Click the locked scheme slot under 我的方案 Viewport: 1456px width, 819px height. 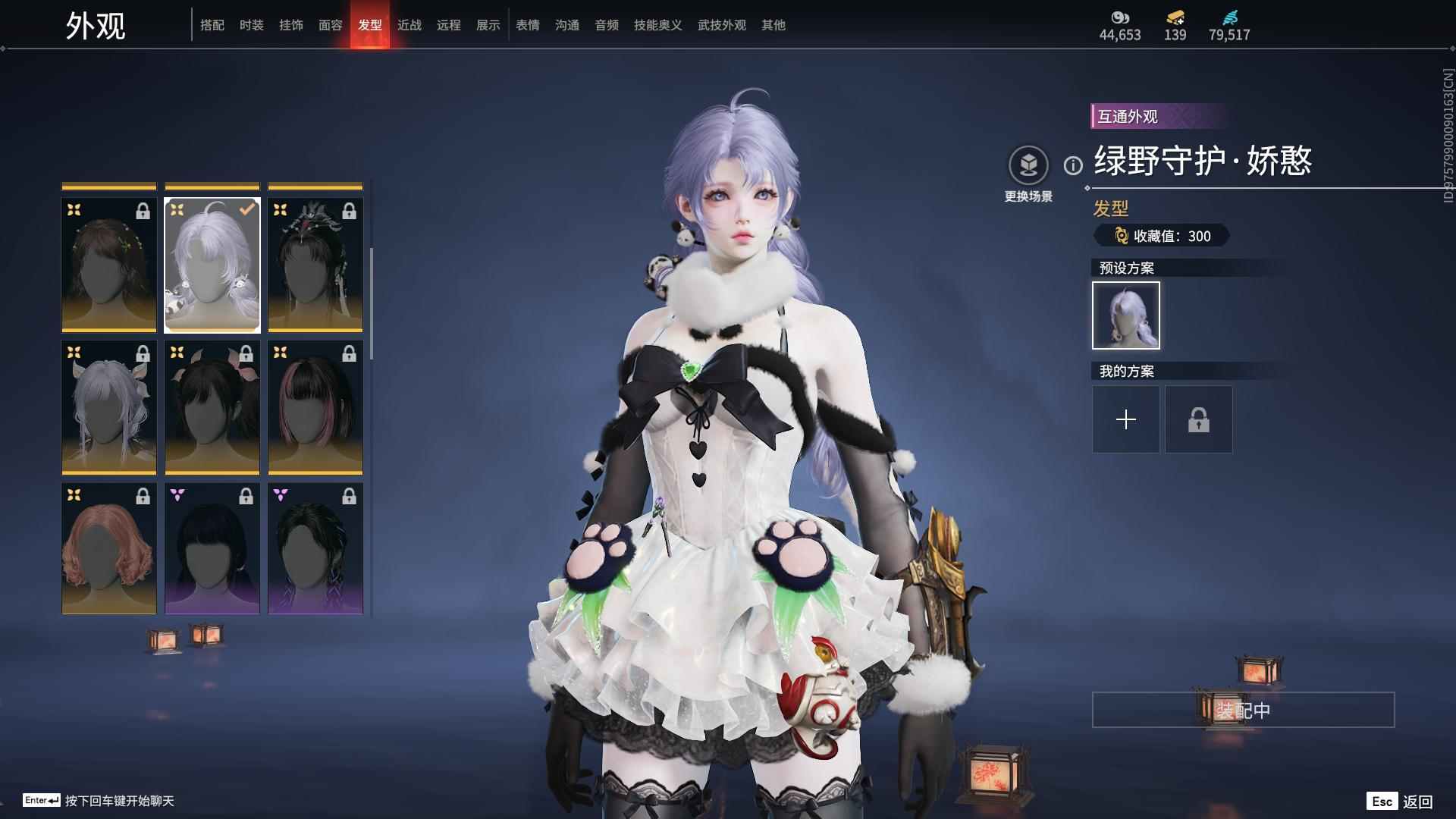point(1199,419)
